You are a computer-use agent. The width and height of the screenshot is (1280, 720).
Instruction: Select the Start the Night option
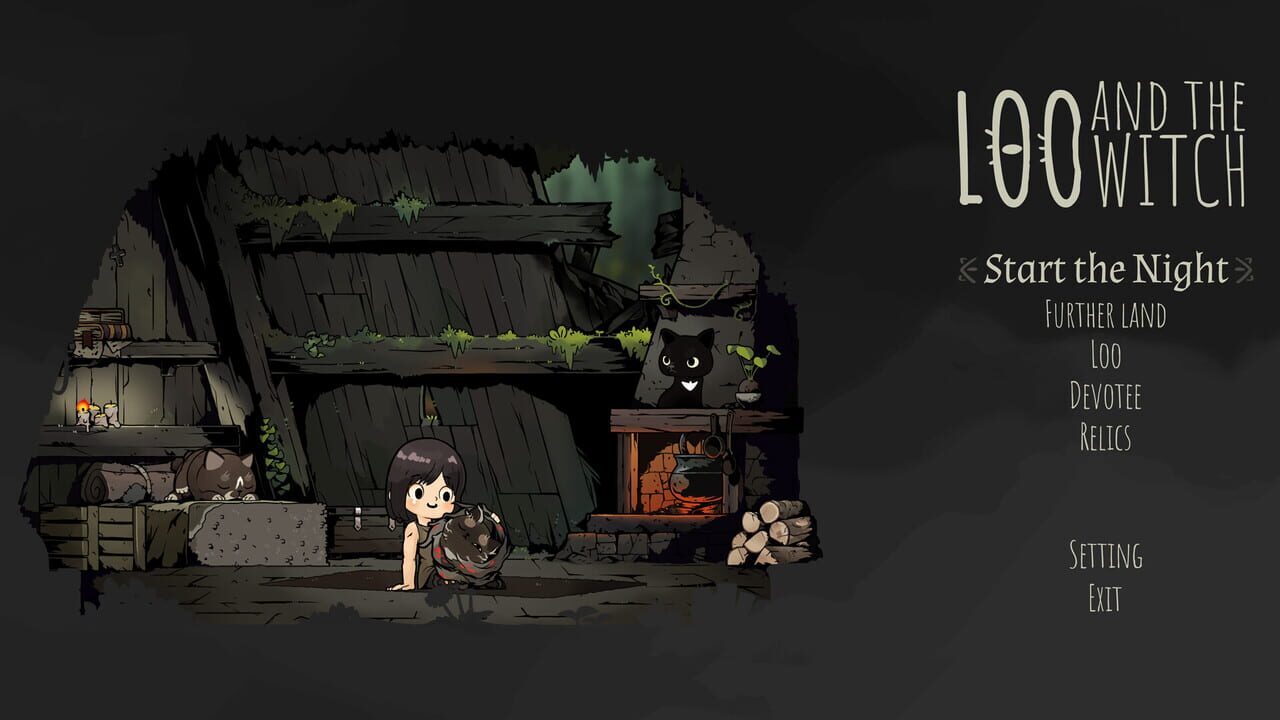click(x=1105, y=268)
